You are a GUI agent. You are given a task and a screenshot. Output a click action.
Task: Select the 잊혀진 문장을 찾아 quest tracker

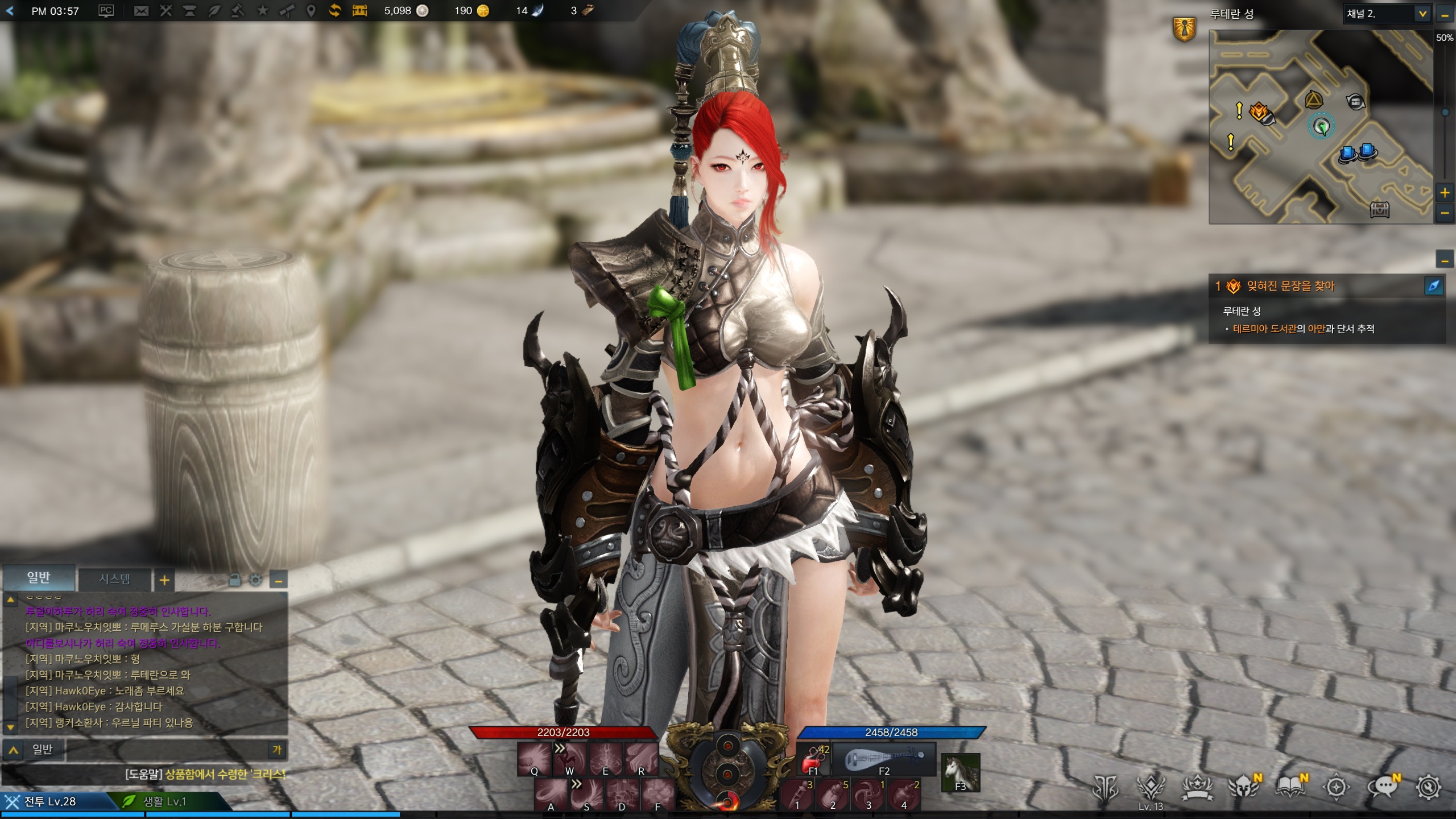tap(1290, 286)
